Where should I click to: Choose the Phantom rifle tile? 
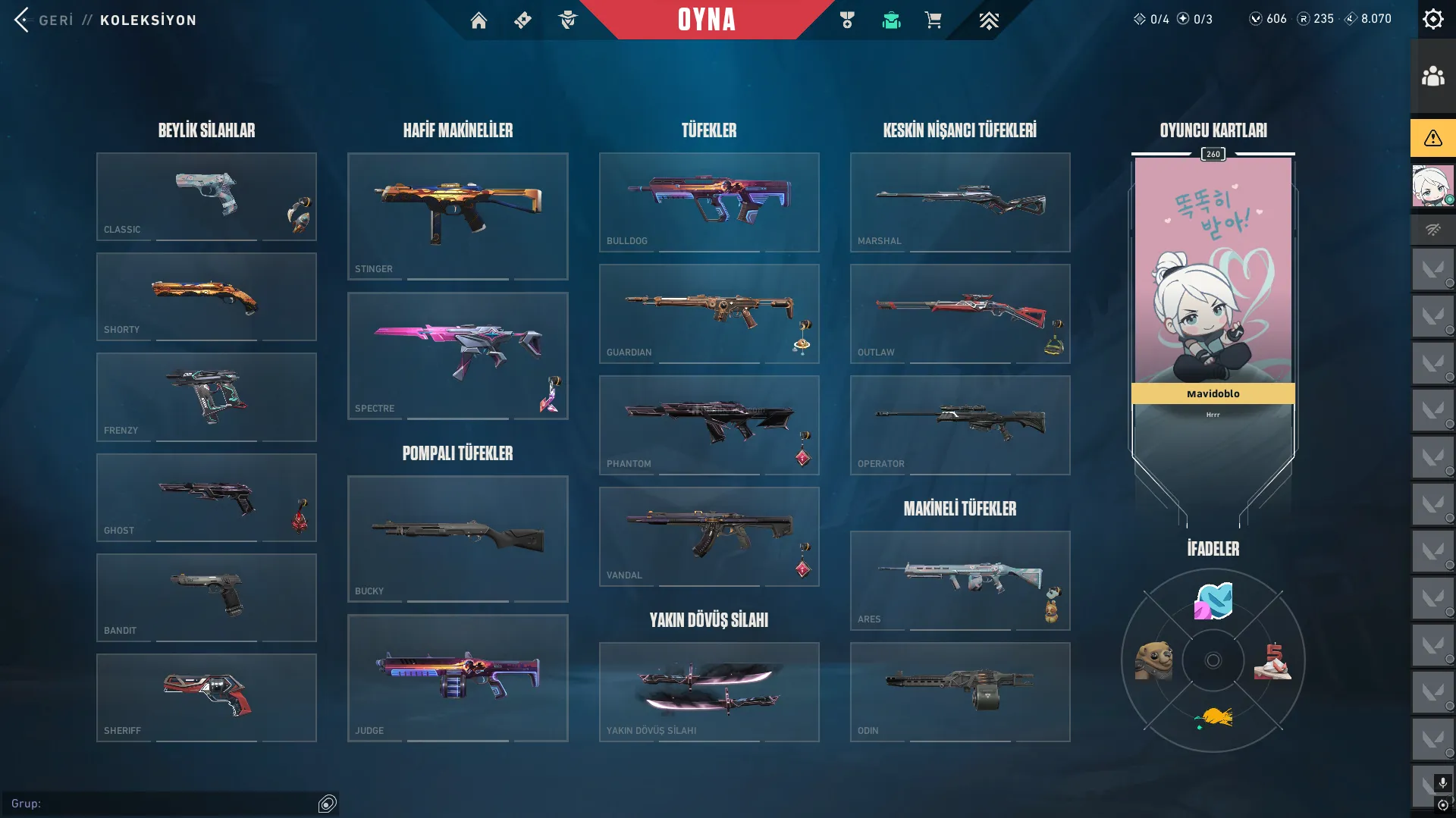[x=708, y=425]
